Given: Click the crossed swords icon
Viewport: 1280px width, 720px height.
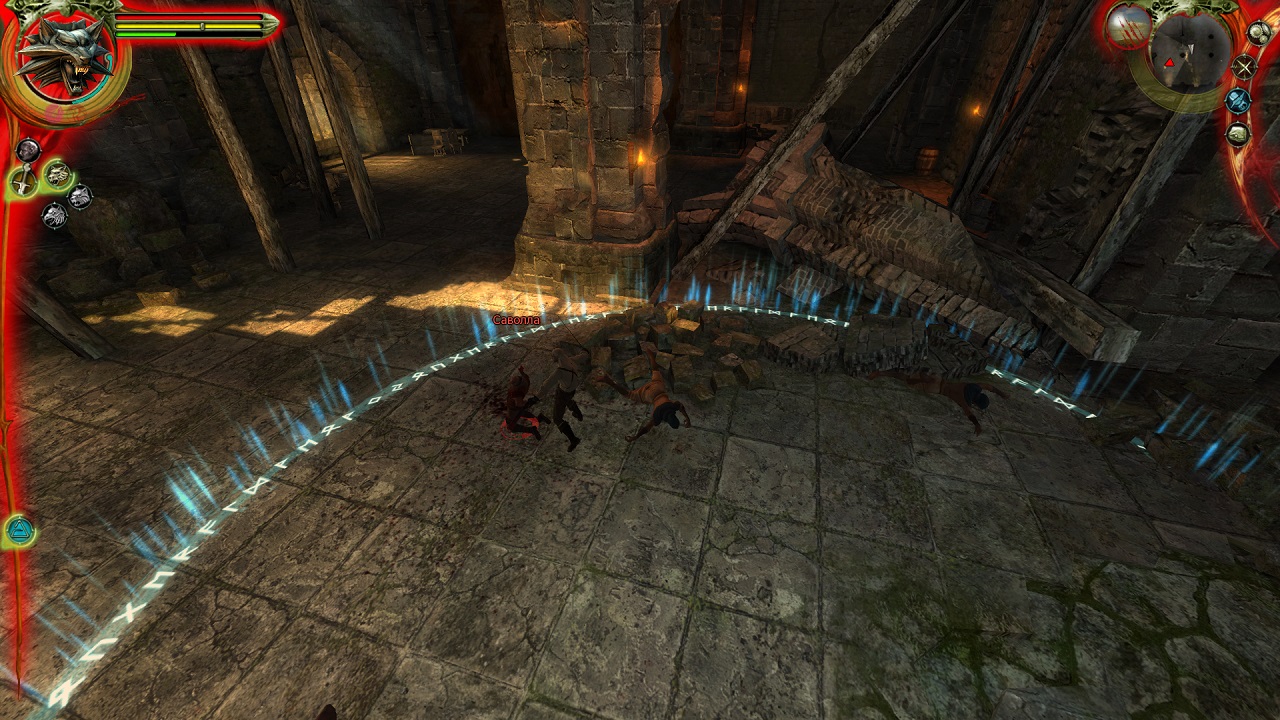Looking at the screenshot, I should [x=1244, y=67].
